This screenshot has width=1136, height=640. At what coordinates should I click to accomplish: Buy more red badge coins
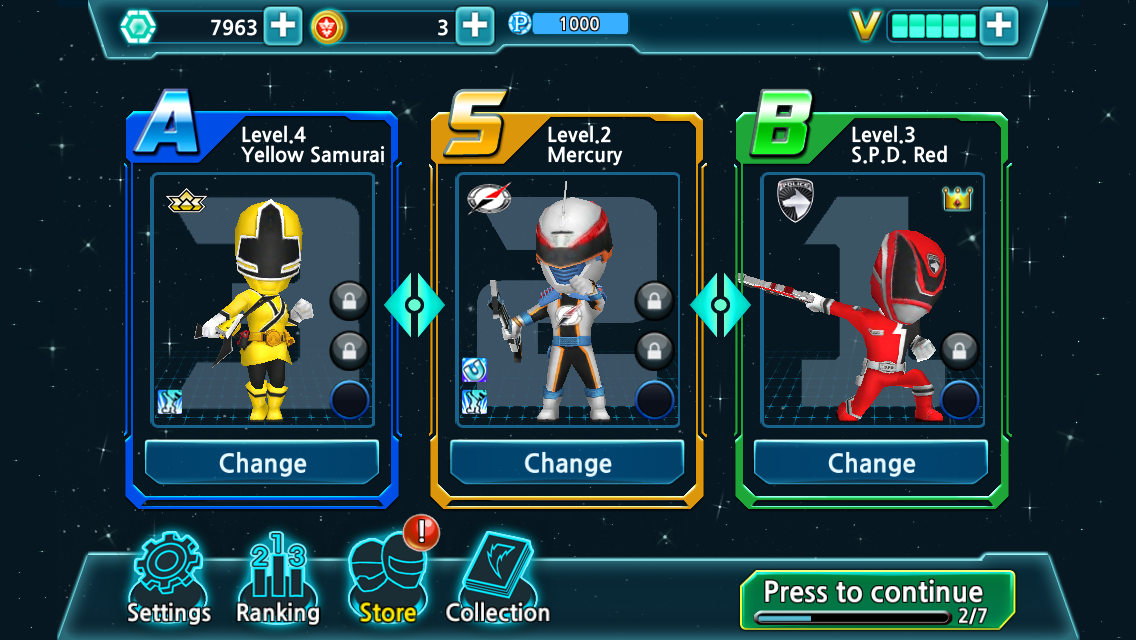click(475, 26)
